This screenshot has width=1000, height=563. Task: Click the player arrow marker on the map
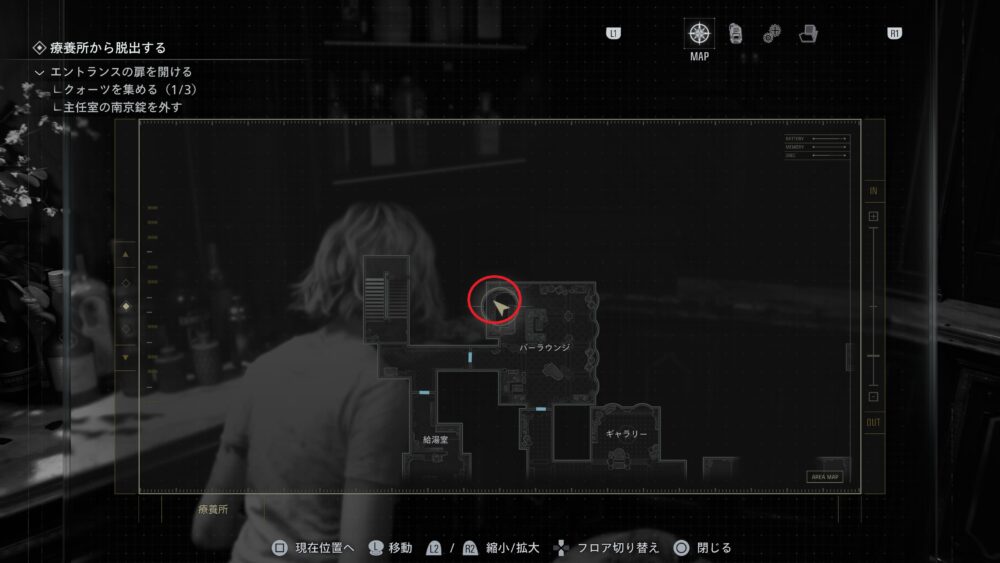(x=498, y=301)
